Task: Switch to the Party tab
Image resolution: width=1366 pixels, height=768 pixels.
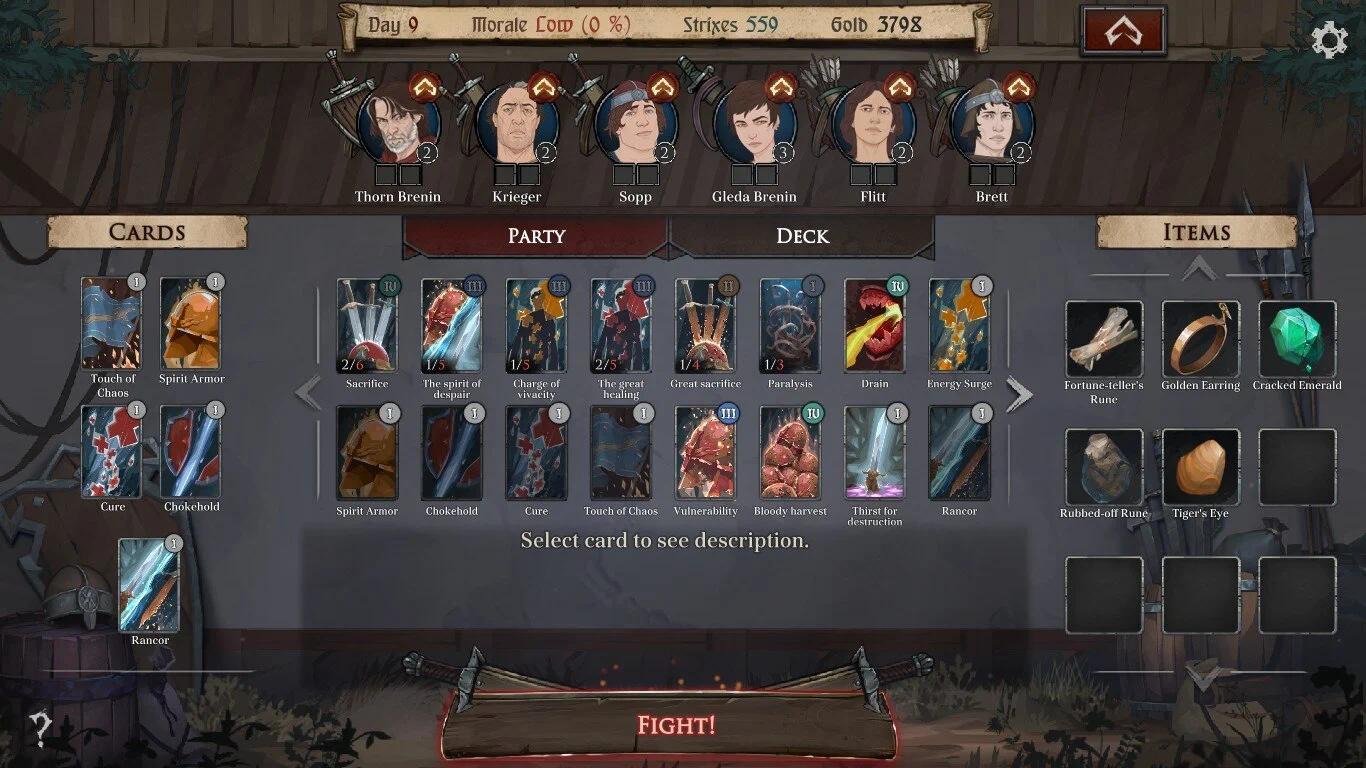Action: click(535, 237)
